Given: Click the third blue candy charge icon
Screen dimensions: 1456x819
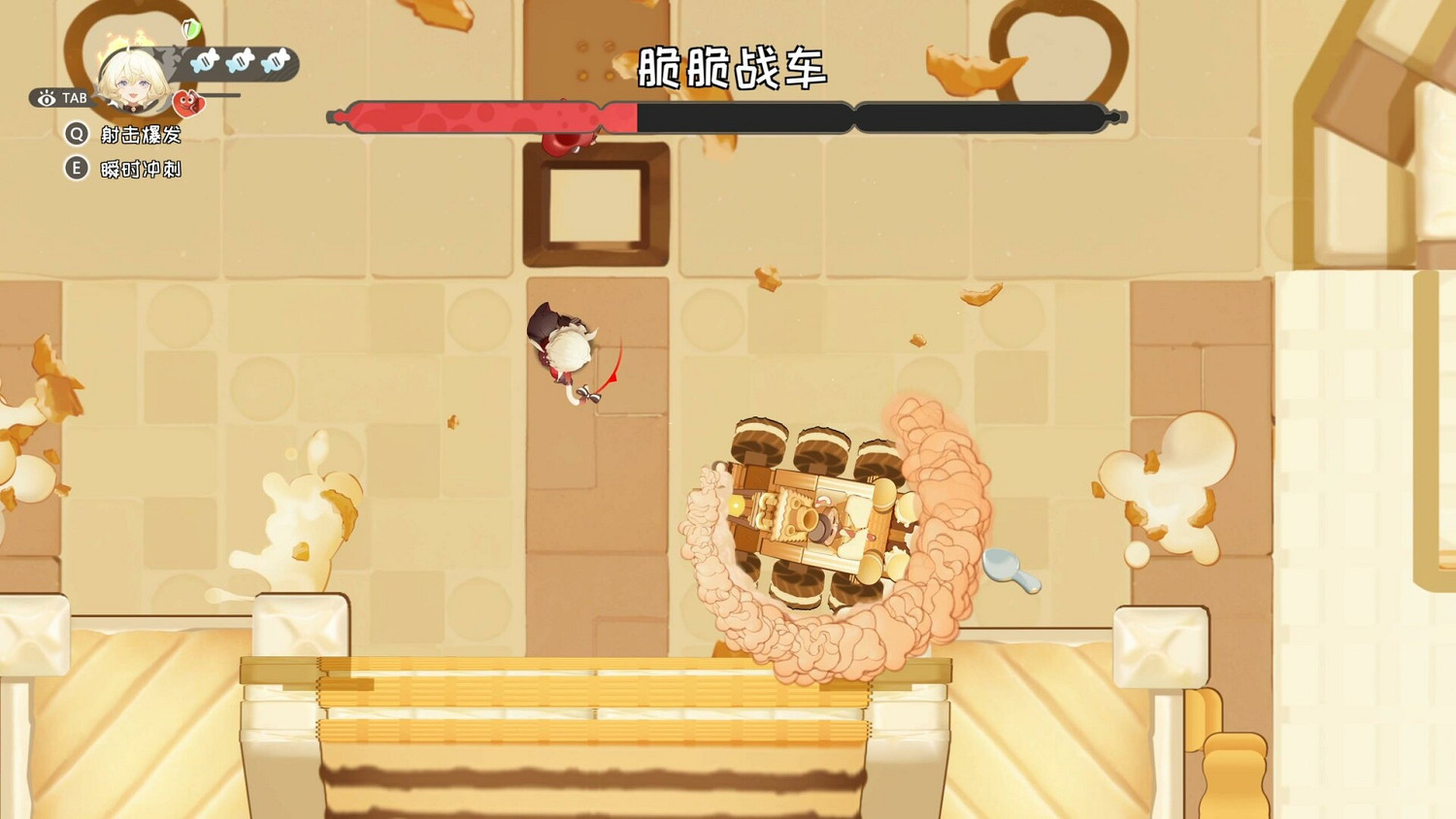Looking at the screenshot, I should [x=273, y=62].
